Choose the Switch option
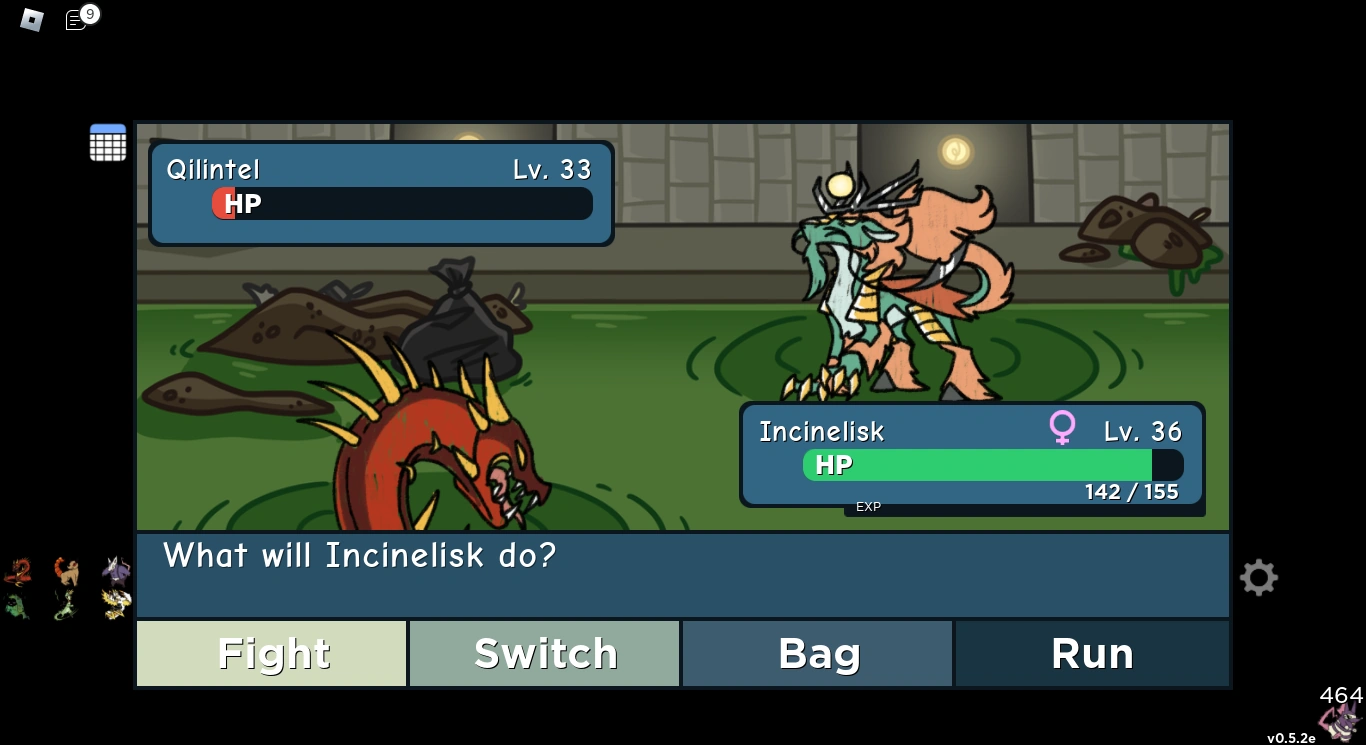 pyautogui.click(x=545, y=653)
